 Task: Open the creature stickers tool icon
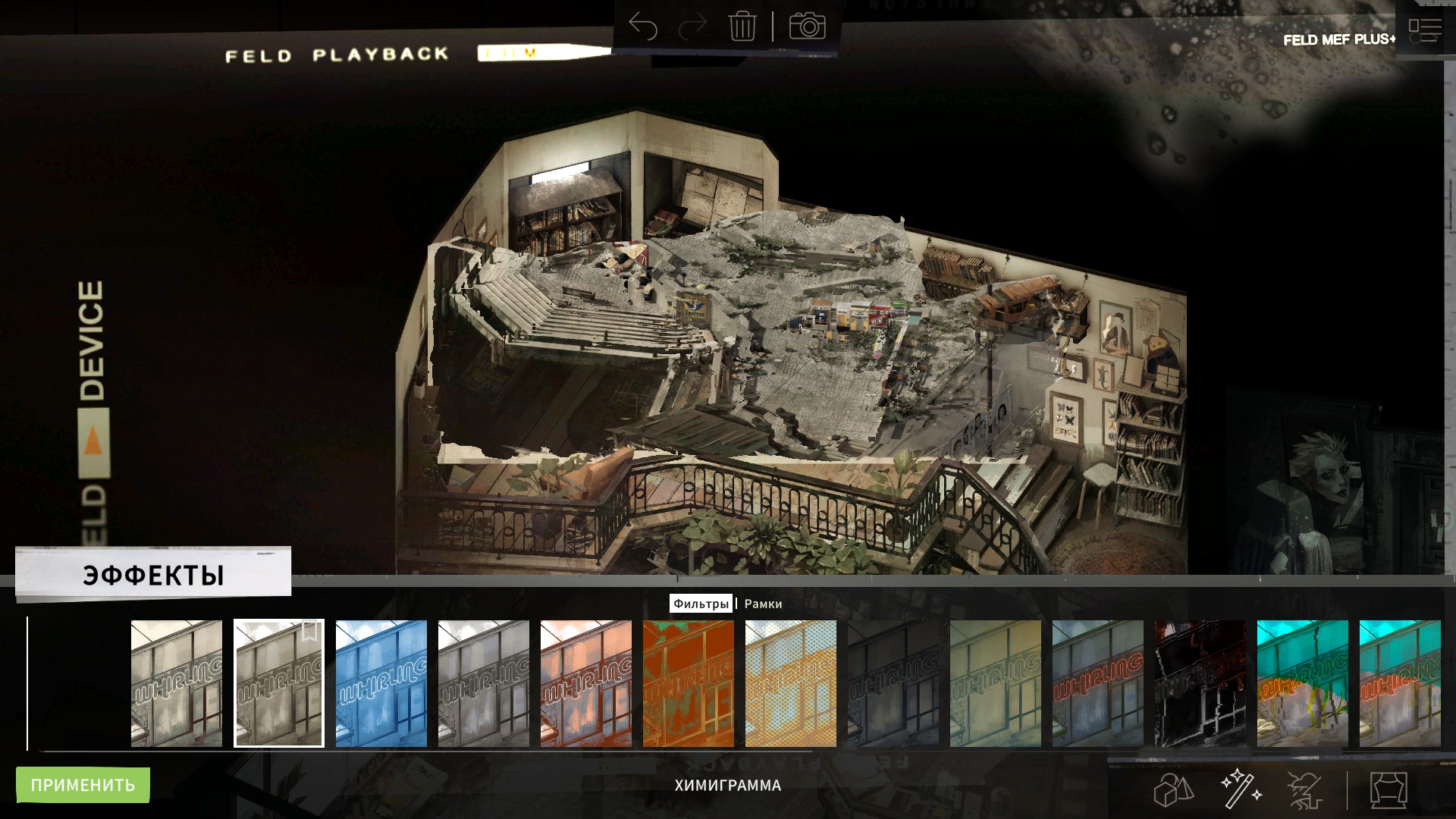[x=1306, y=790]
